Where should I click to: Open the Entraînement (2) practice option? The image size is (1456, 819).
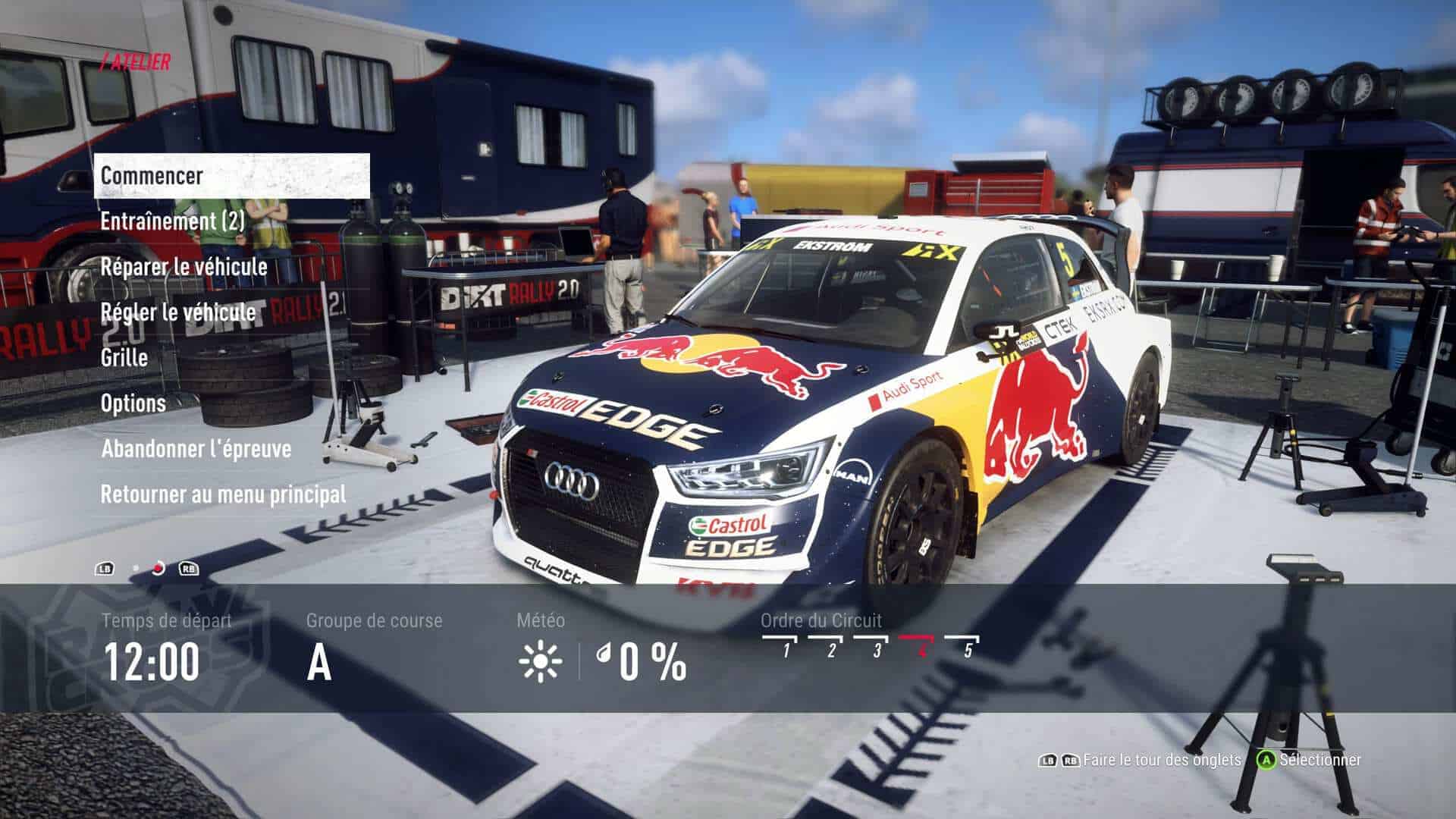pos(173,221)
